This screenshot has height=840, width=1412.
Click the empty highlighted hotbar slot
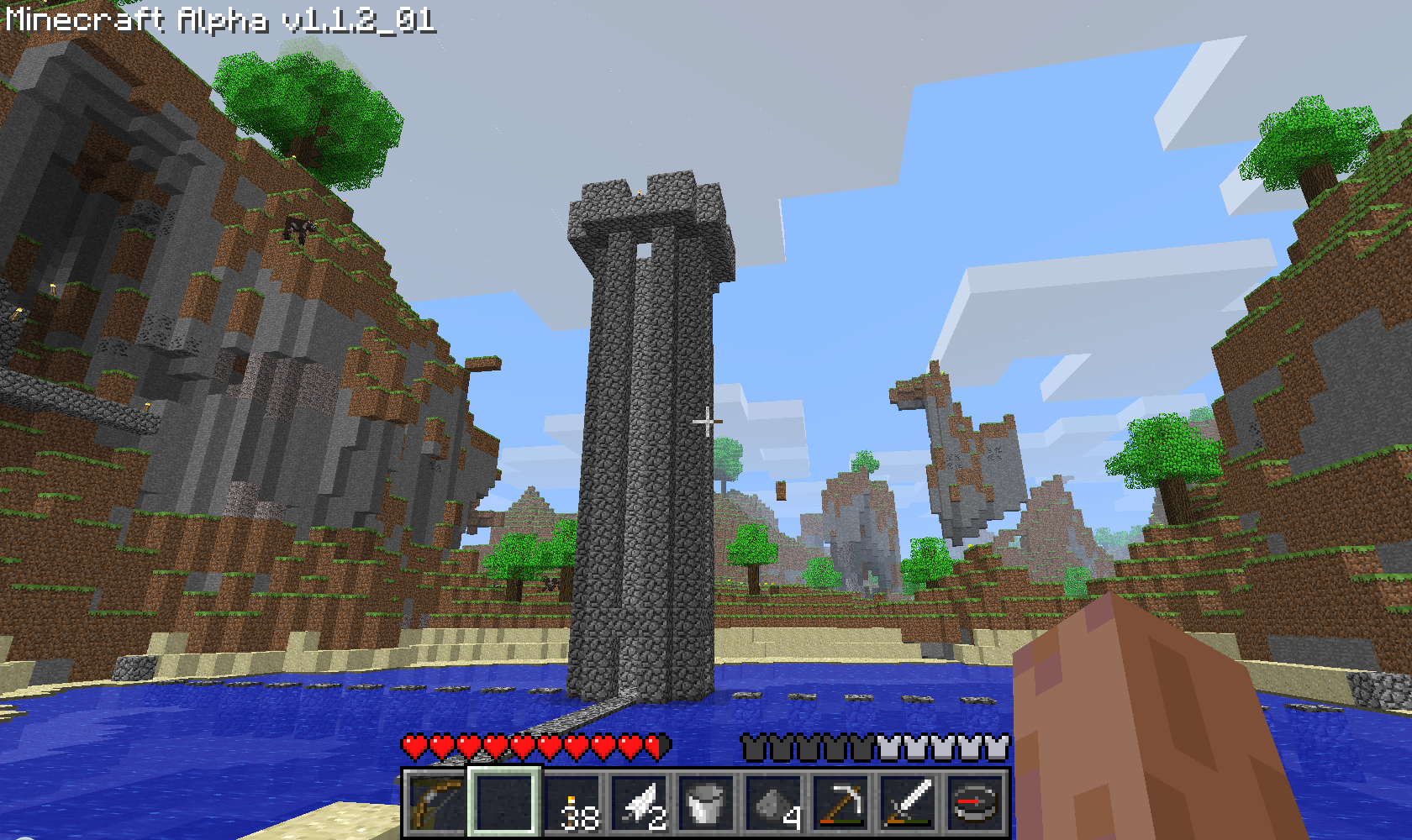(x=504, y=803)
